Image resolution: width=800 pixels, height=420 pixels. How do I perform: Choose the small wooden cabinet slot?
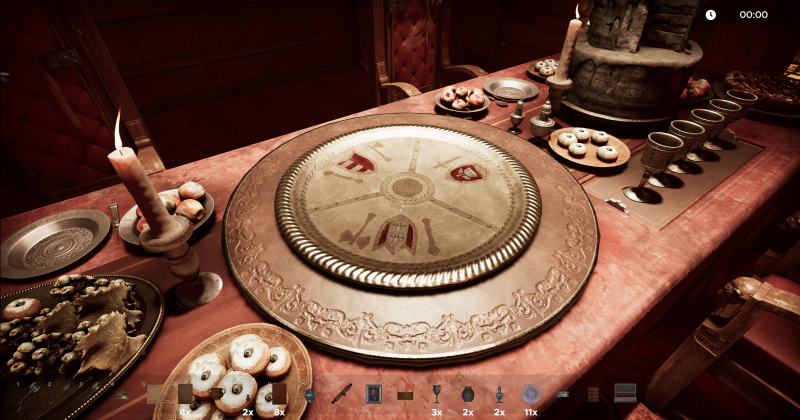coord(593,394)
